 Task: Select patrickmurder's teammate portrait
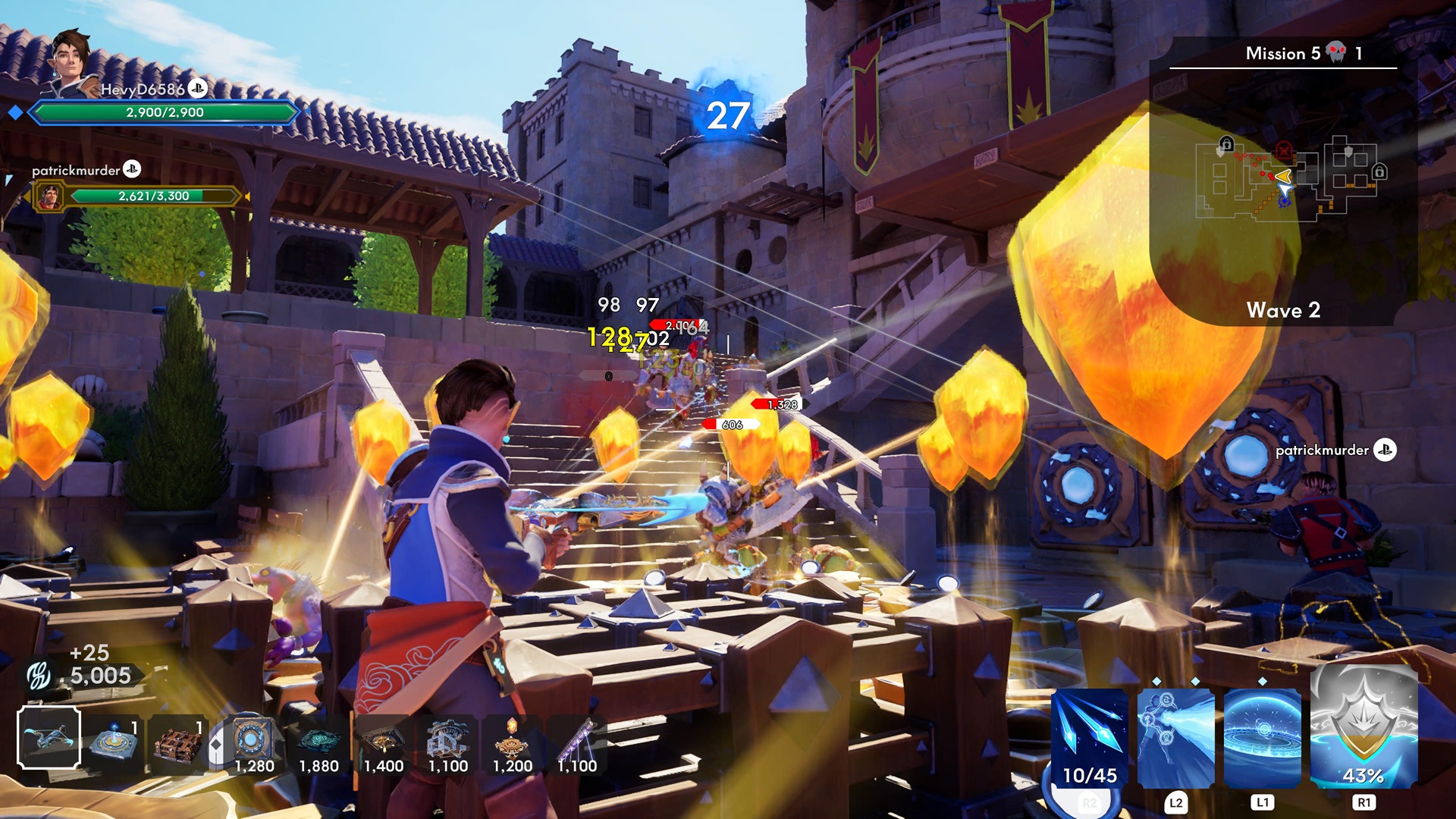click(50, 197)
